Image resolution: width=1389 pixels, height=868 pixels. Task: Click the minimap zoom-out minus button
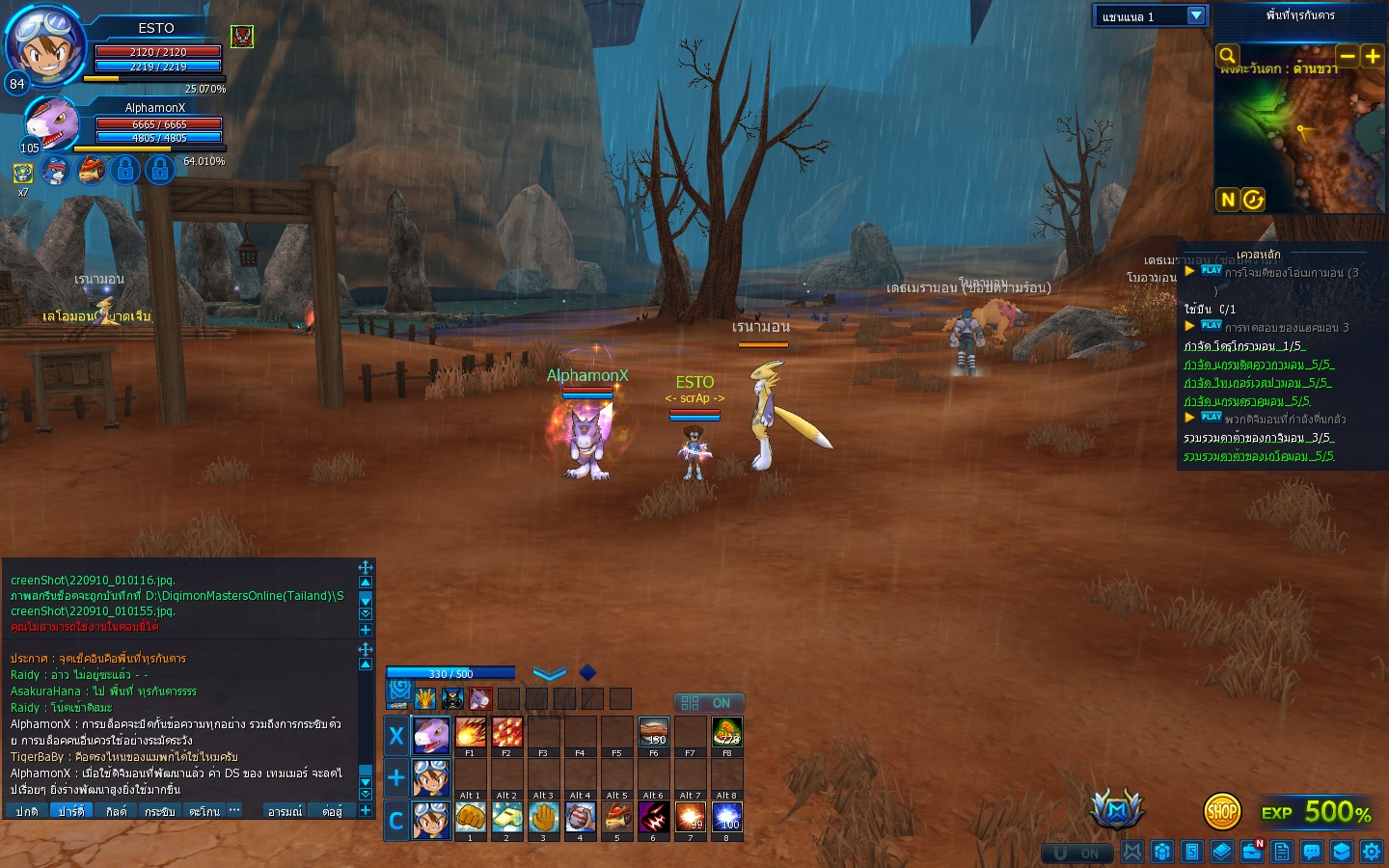point(1348,56)
